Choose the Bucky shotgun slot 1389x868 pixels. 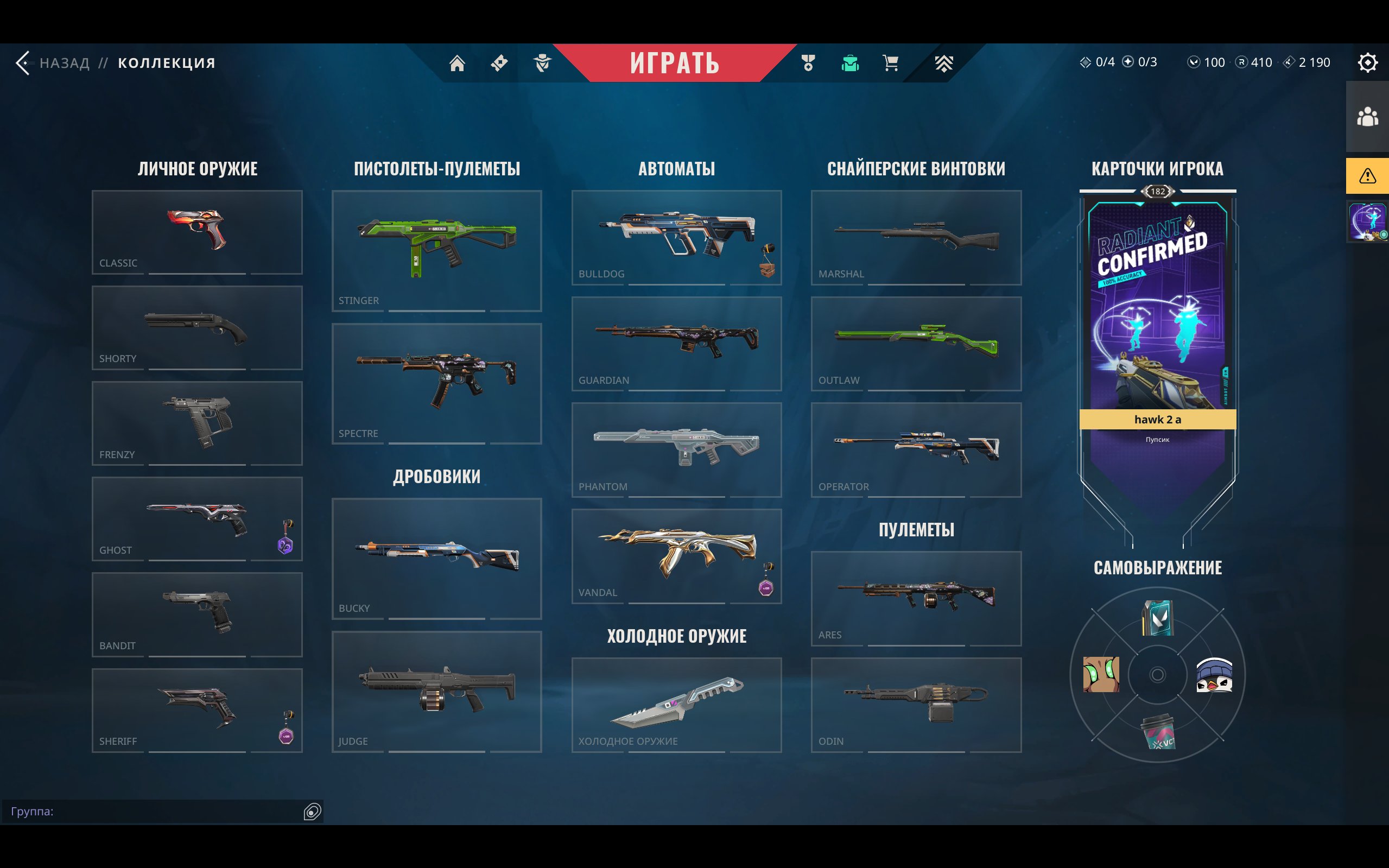click(437, 558)
